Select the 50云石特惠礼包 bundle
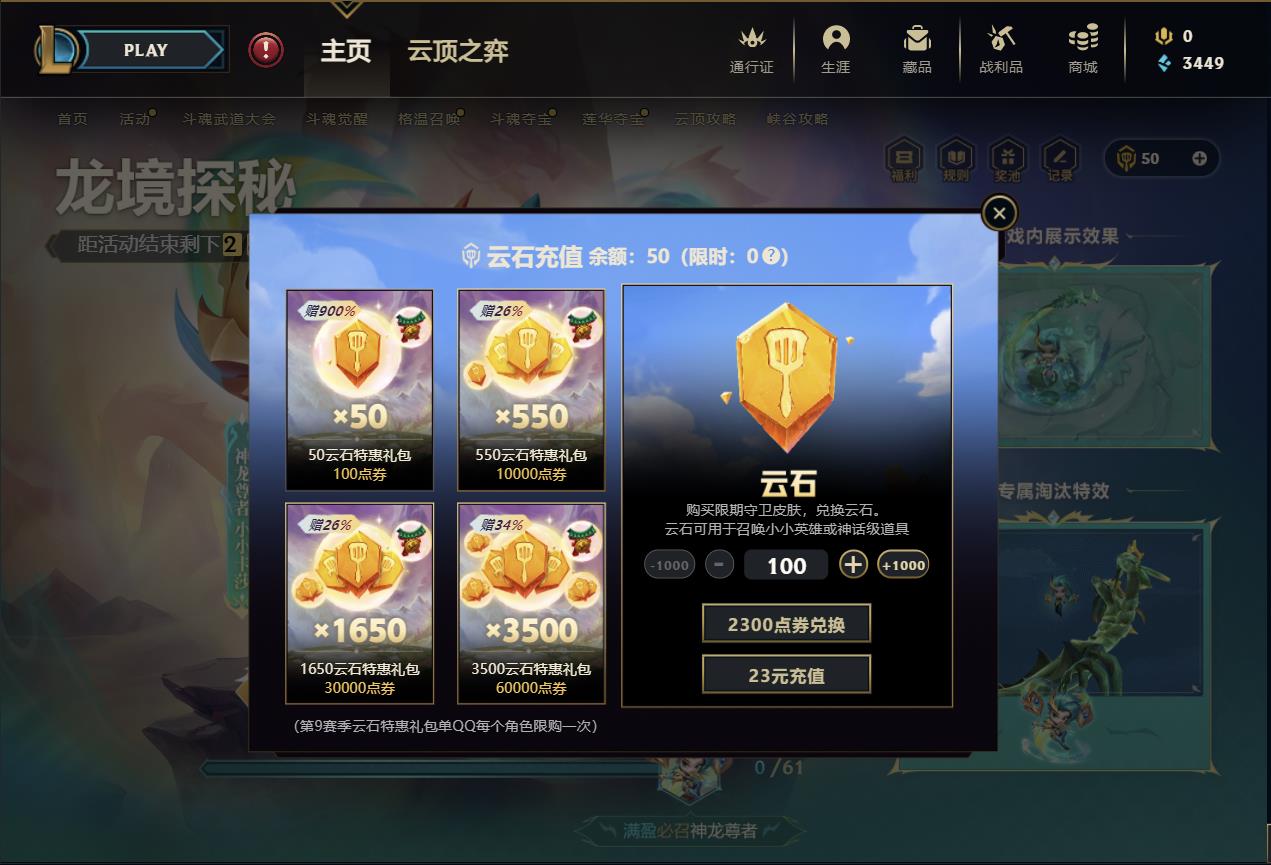1271x865 pixels. click(x=360, y=390)
